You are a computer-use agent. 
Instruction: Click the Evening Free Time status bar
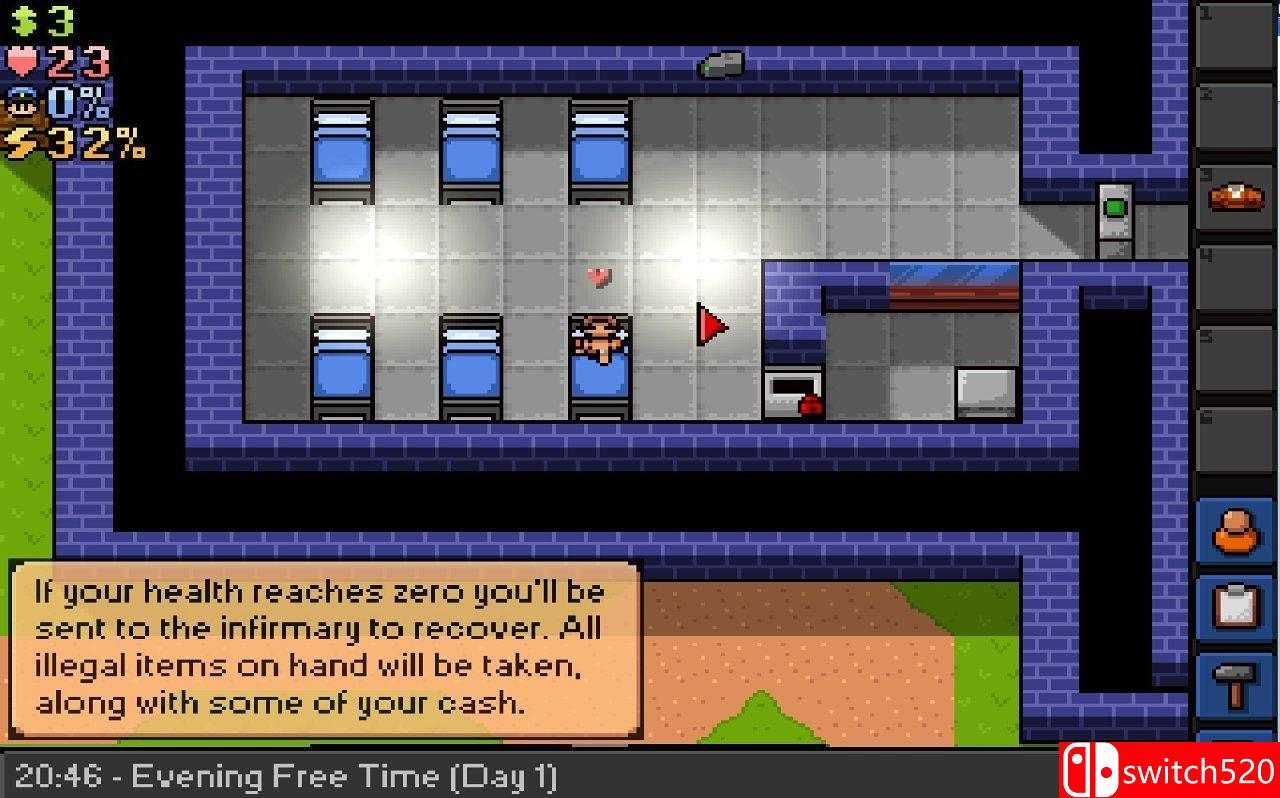[x=290, y=776]
